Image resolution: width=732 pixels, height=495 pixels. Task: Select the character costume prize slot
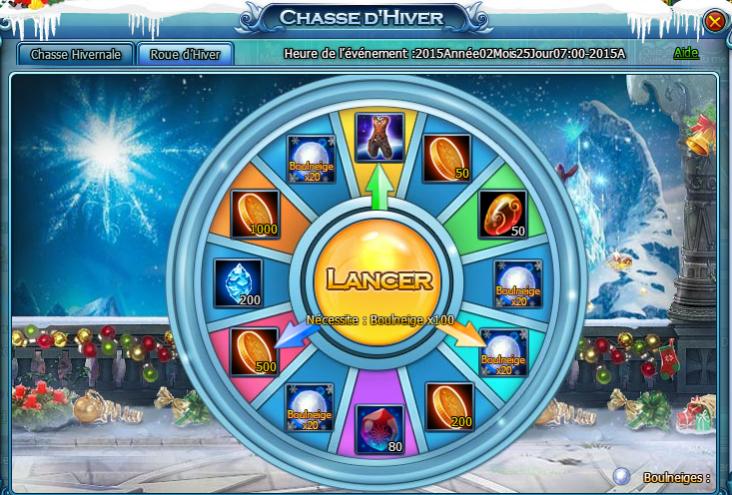(380, 137)
